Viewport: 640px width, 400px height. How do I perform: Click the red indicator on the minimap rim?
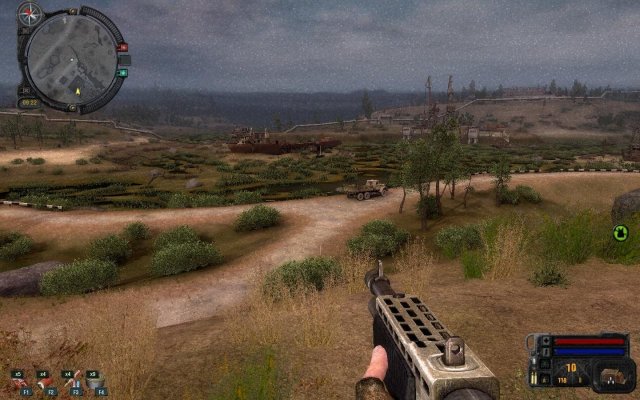coord(123,47)
